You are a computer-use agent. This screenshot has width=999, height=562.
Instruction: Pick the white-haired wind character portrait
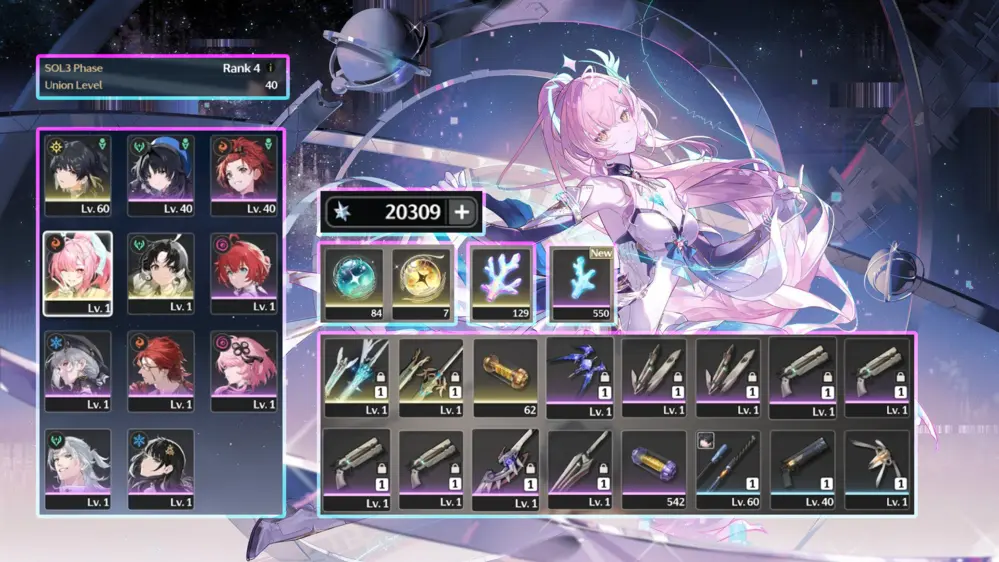point(78,469)
